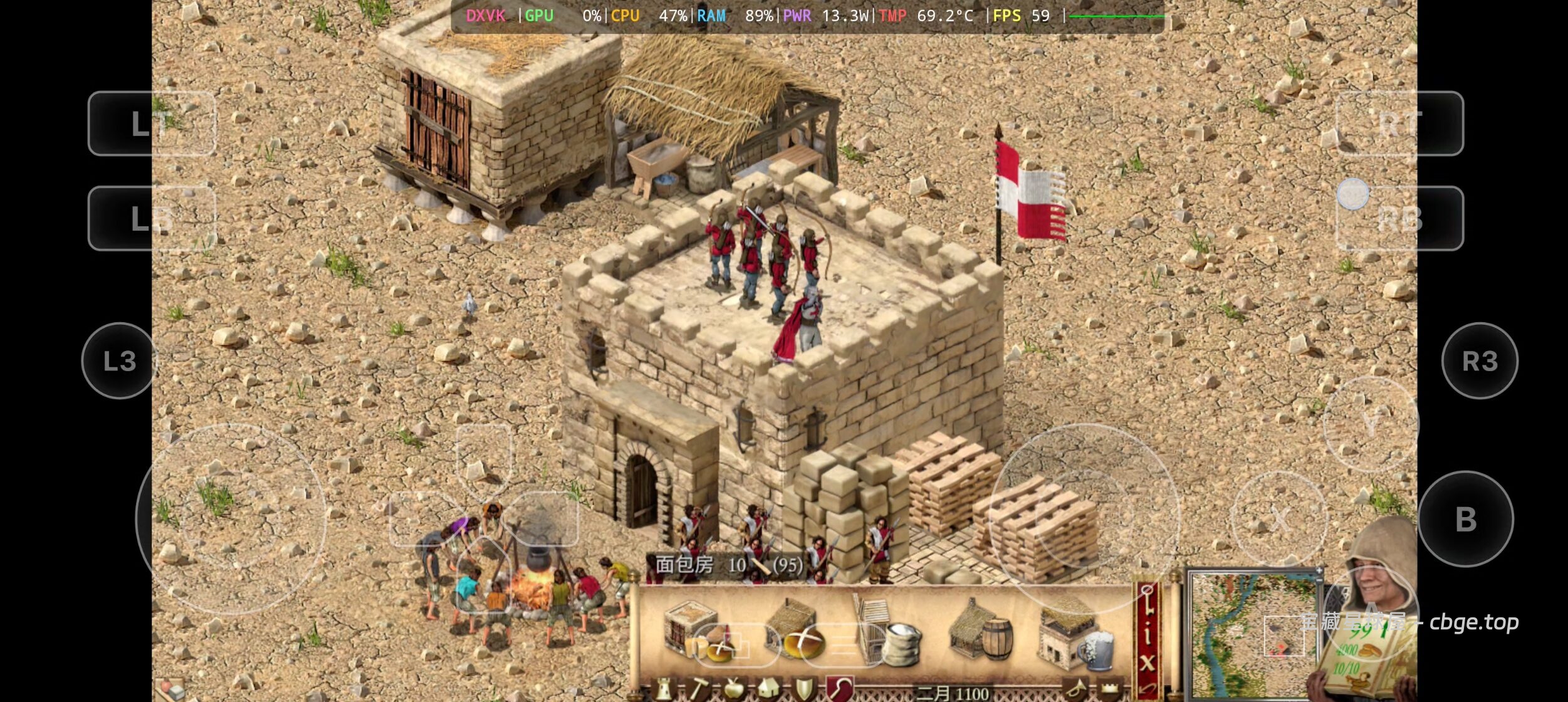Viewport: 1568px width, 702px height.
Task: Activate the X delete button on red banner
Action: [1147, 663]
